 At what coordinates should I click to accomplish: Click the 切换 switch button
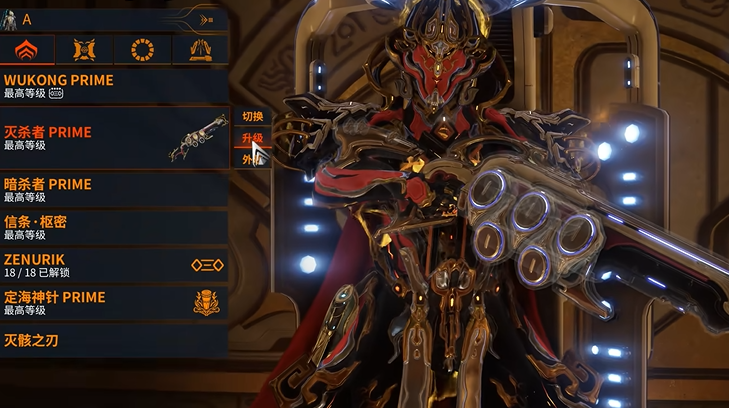click(x=251, y=117)
